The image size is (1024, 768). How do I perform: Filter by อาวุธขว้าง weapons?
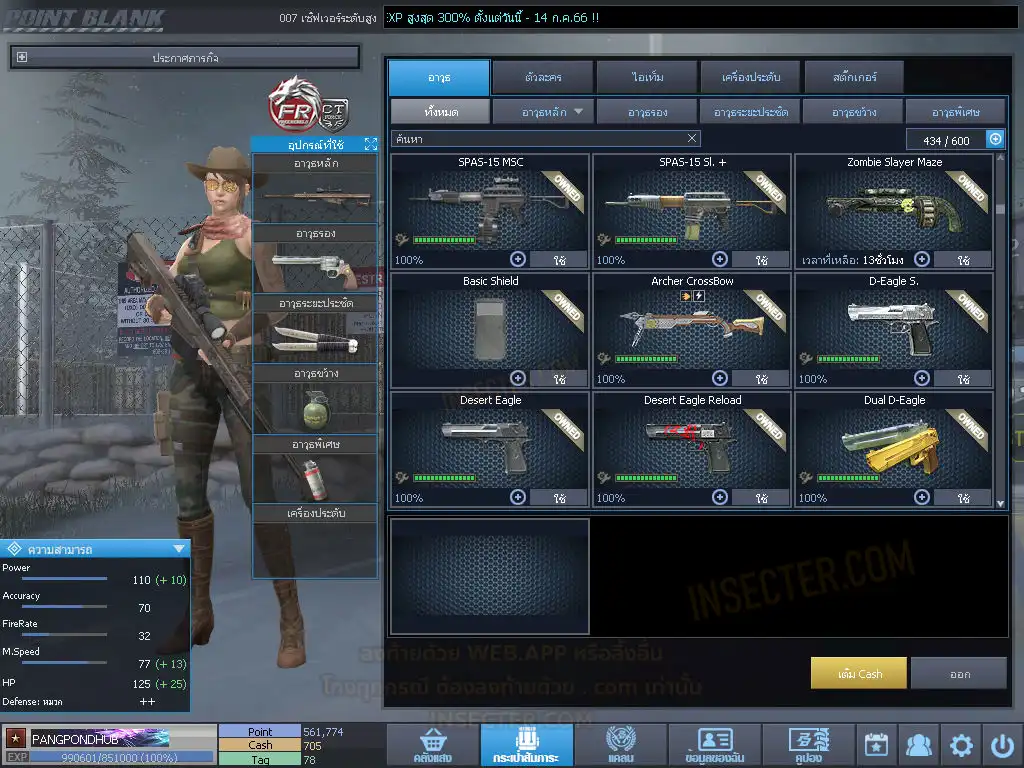pos(851,112)
